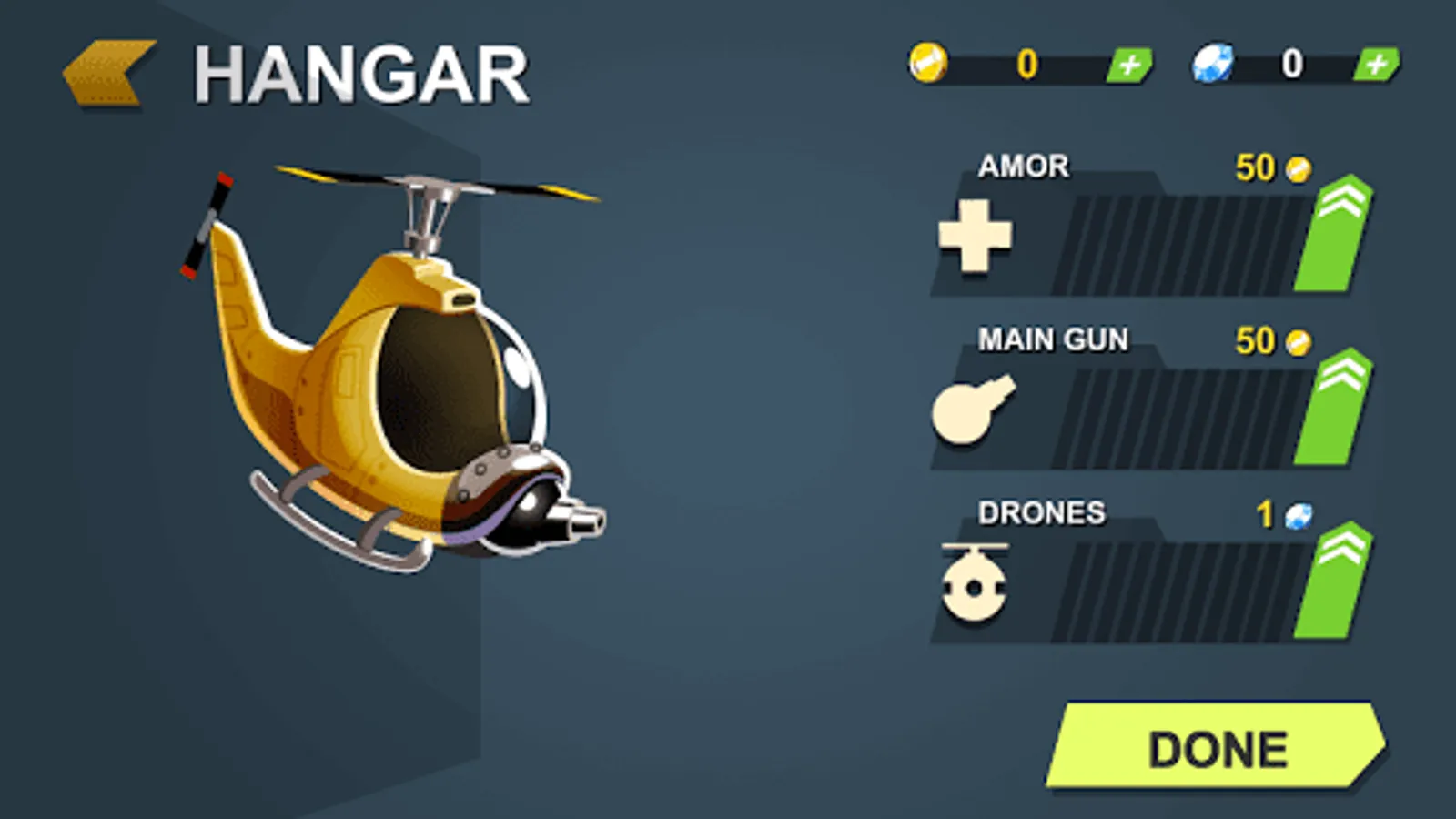The height and width of the screenshot is (819, 1456).
Task: Upgrade AMOR with the green double-chevron
Action: pyautogui.click(x=1335, y=238)
